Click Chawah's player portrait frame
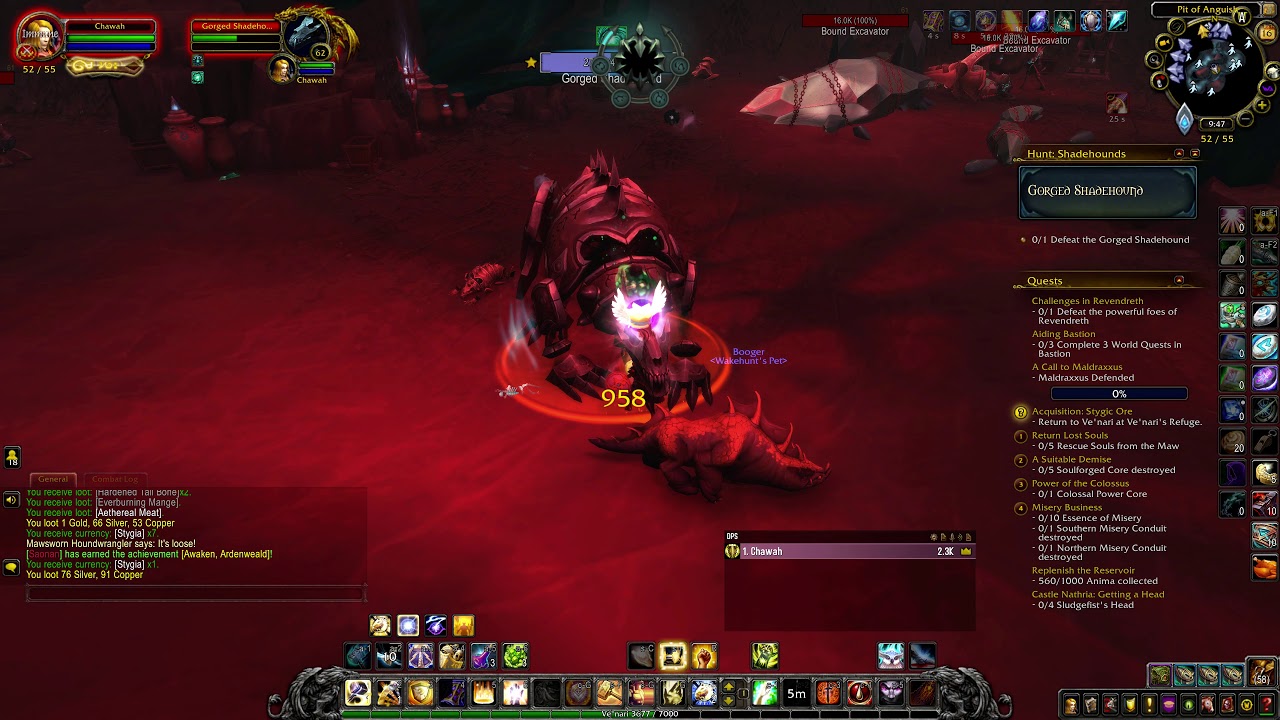Image resolution: width=1280 pixels, height=720 pixels. tap(42, 38)
